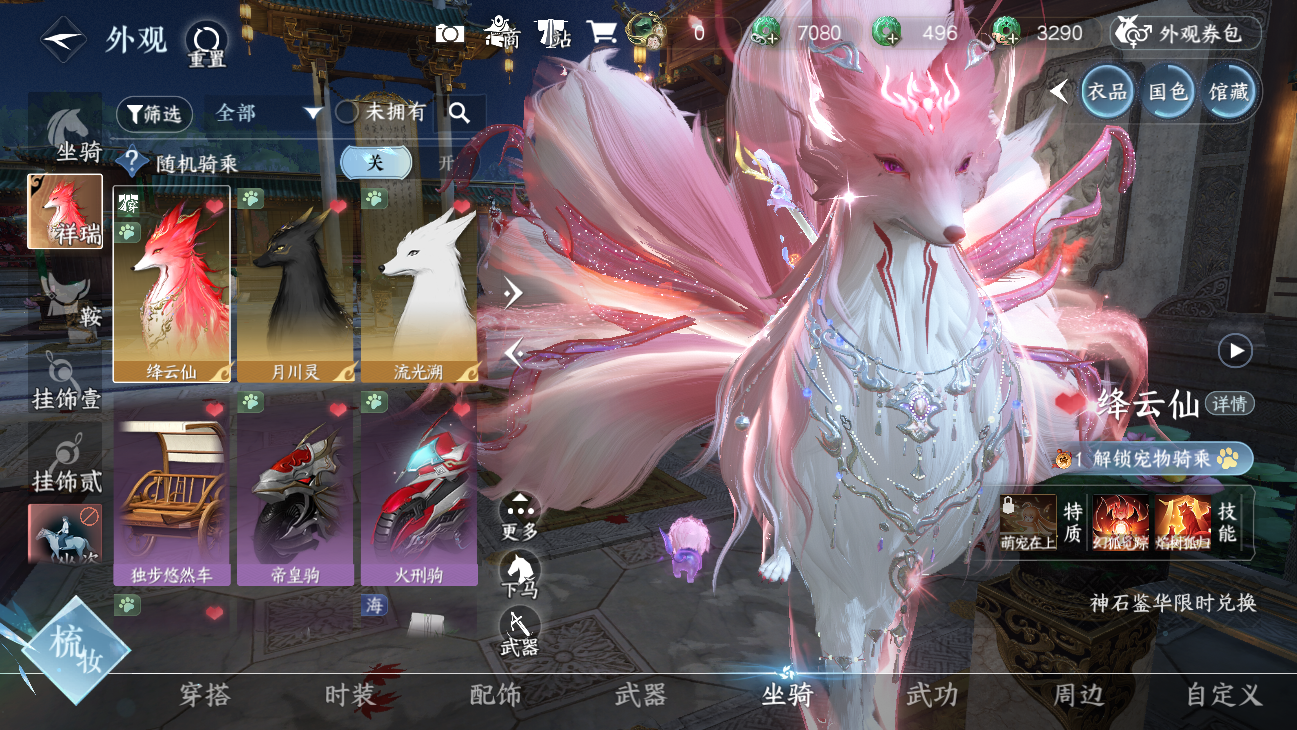The width and height of the screenshot is (1297, 730).
Task: Go back with the top-left arrow
Action: [62, 39]
